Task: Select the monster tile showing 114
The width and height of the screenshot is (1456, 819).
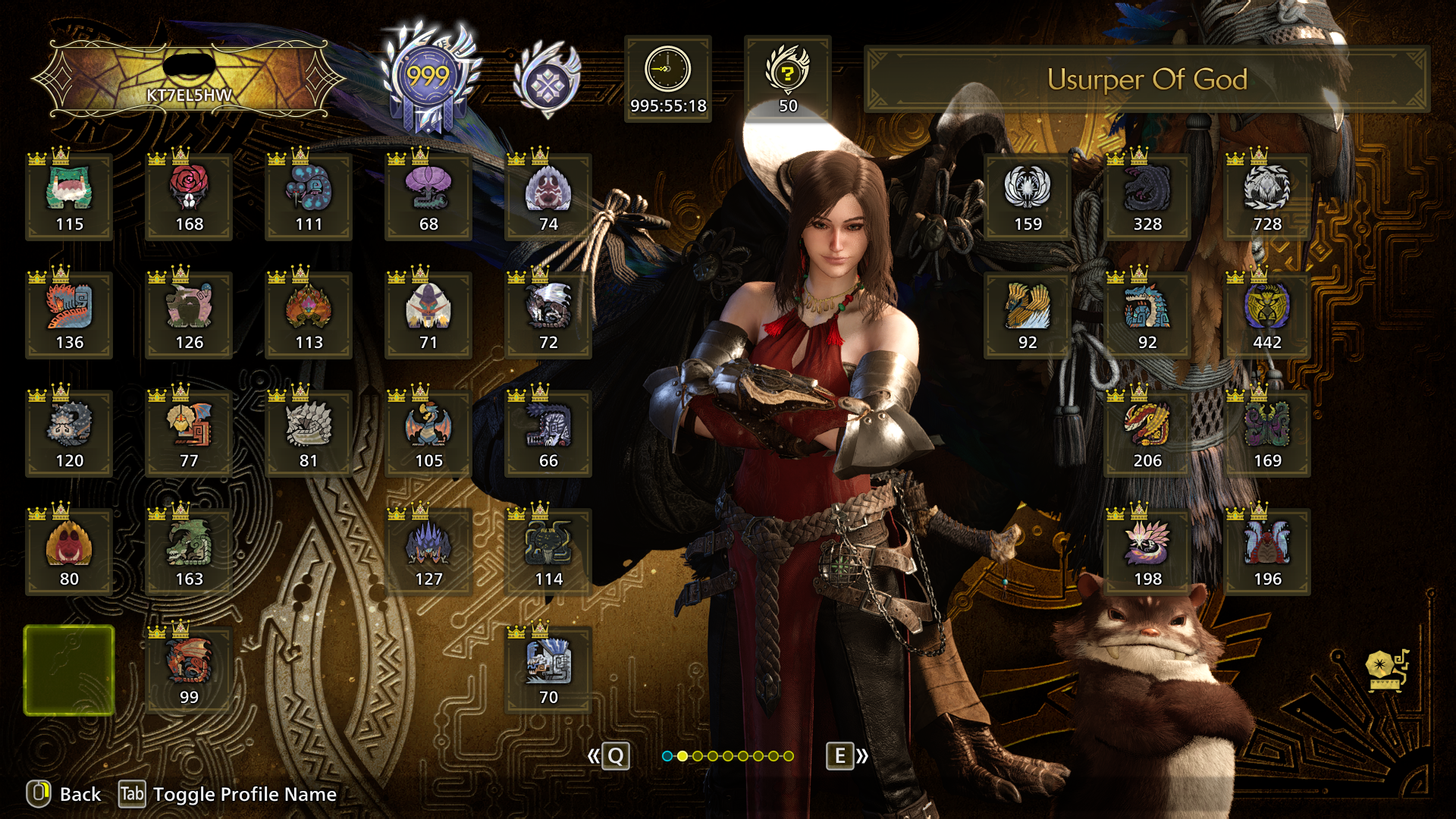Action: click(548, 552)
